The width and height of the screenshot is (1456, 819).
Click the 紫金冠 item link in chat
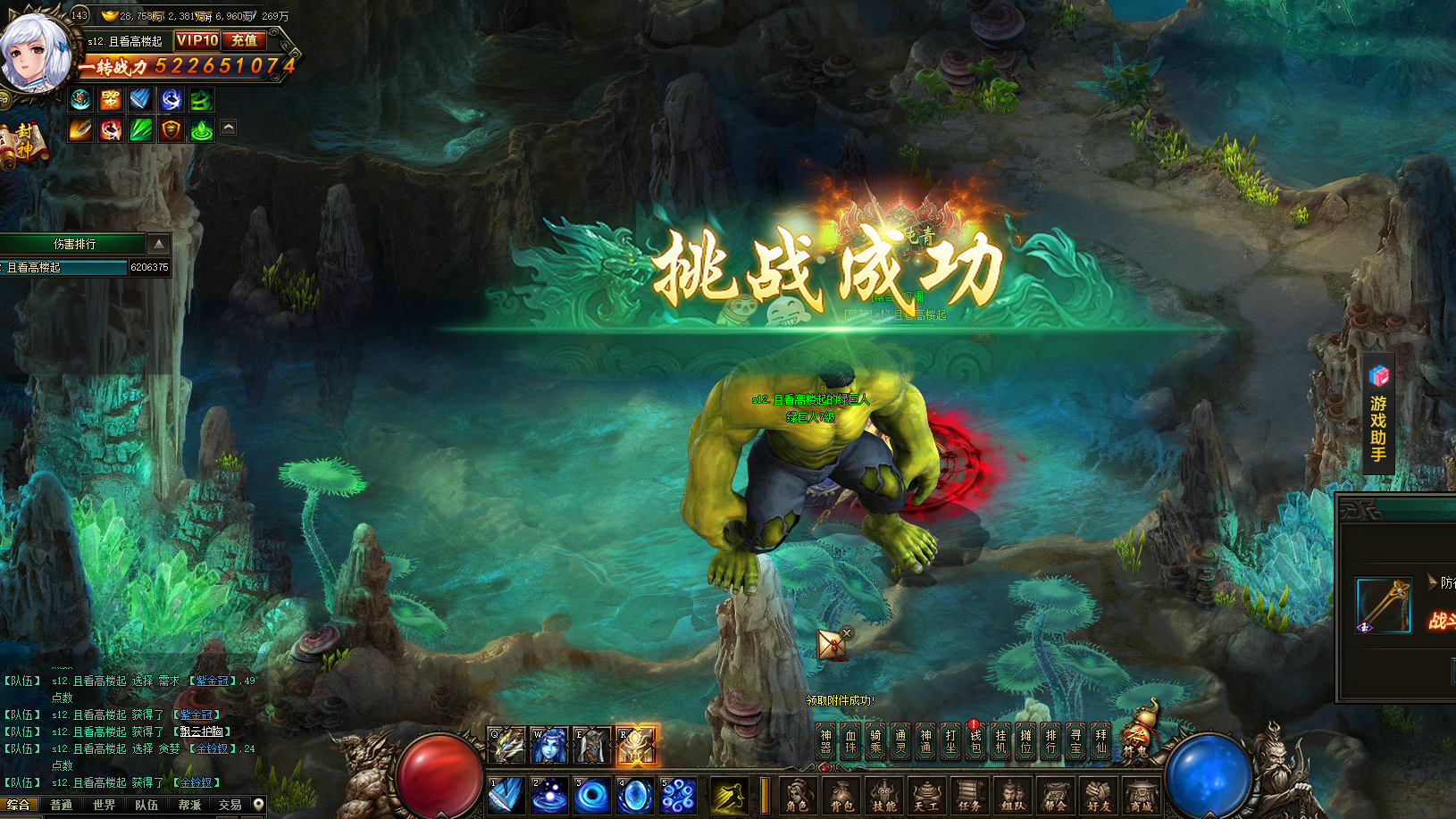click(197, 715)
